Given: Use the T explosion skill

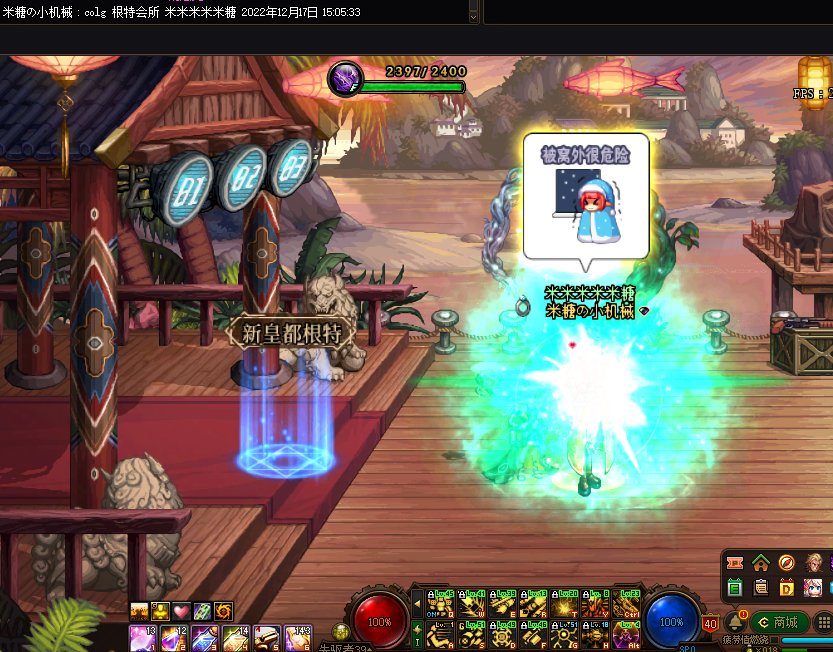Looking at the screenshot, I should (x=566, y=604).
